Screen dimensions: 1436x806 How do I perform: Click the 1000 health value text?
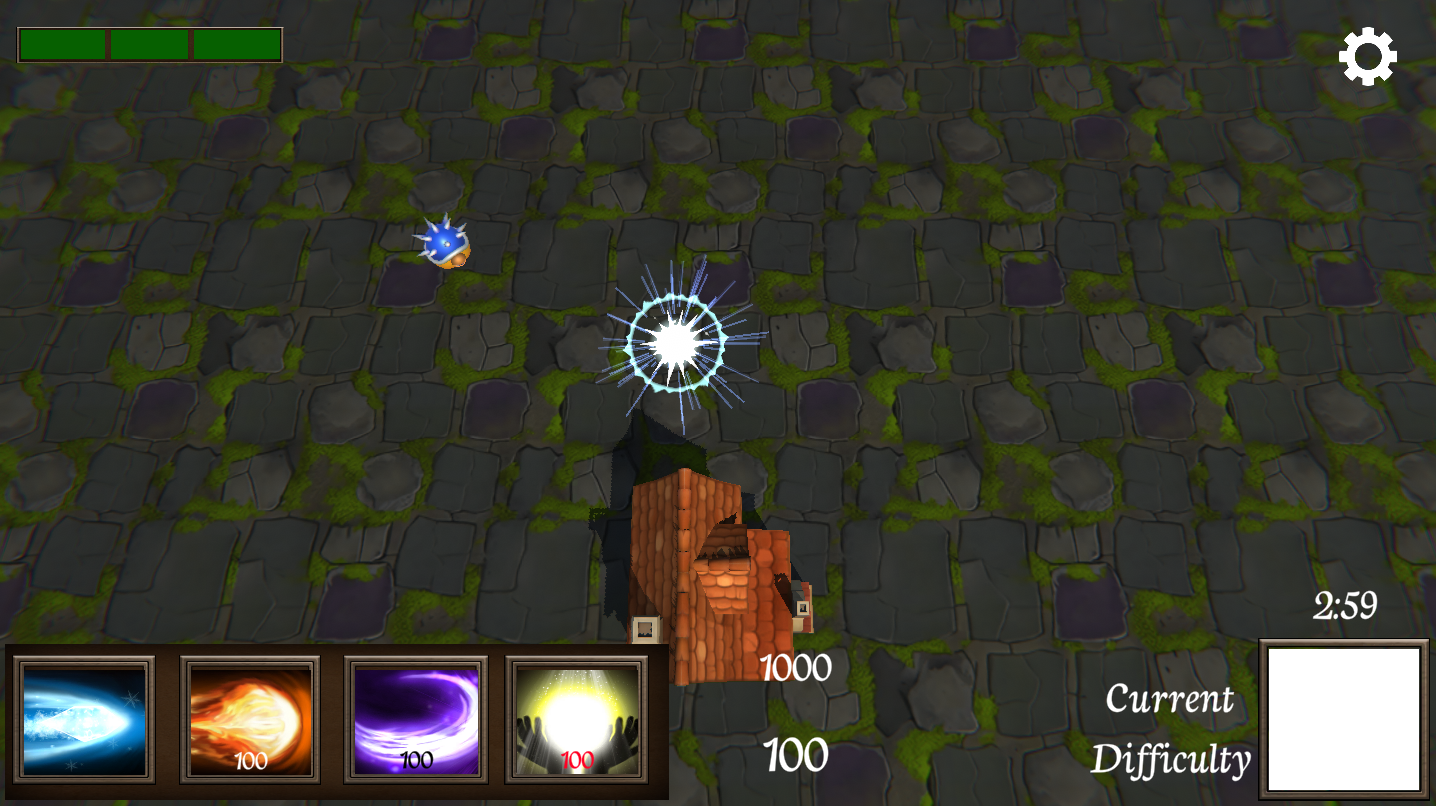tap(795, 666)
